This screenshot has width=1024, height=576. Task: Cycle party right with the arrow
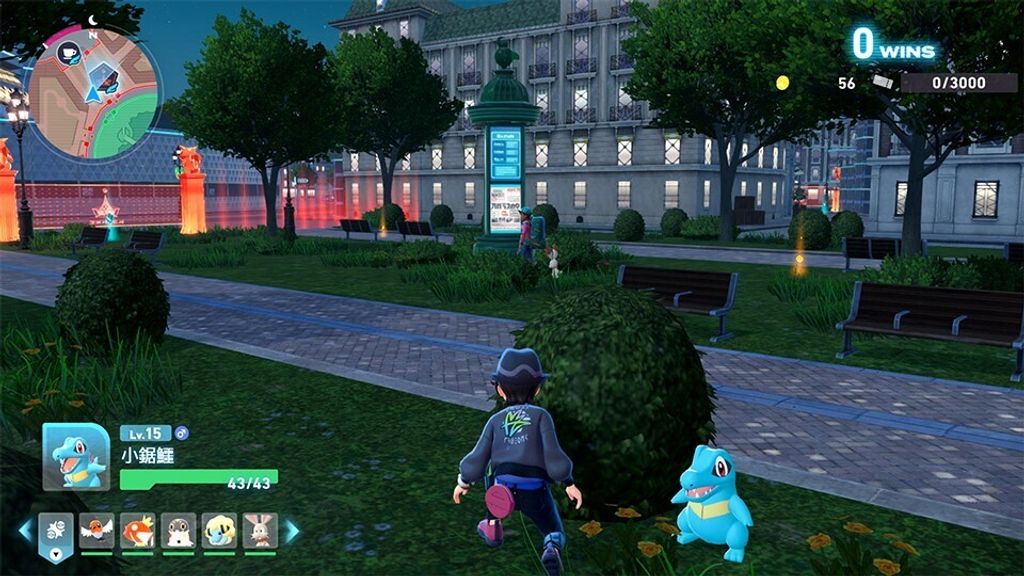click(292, 531)
